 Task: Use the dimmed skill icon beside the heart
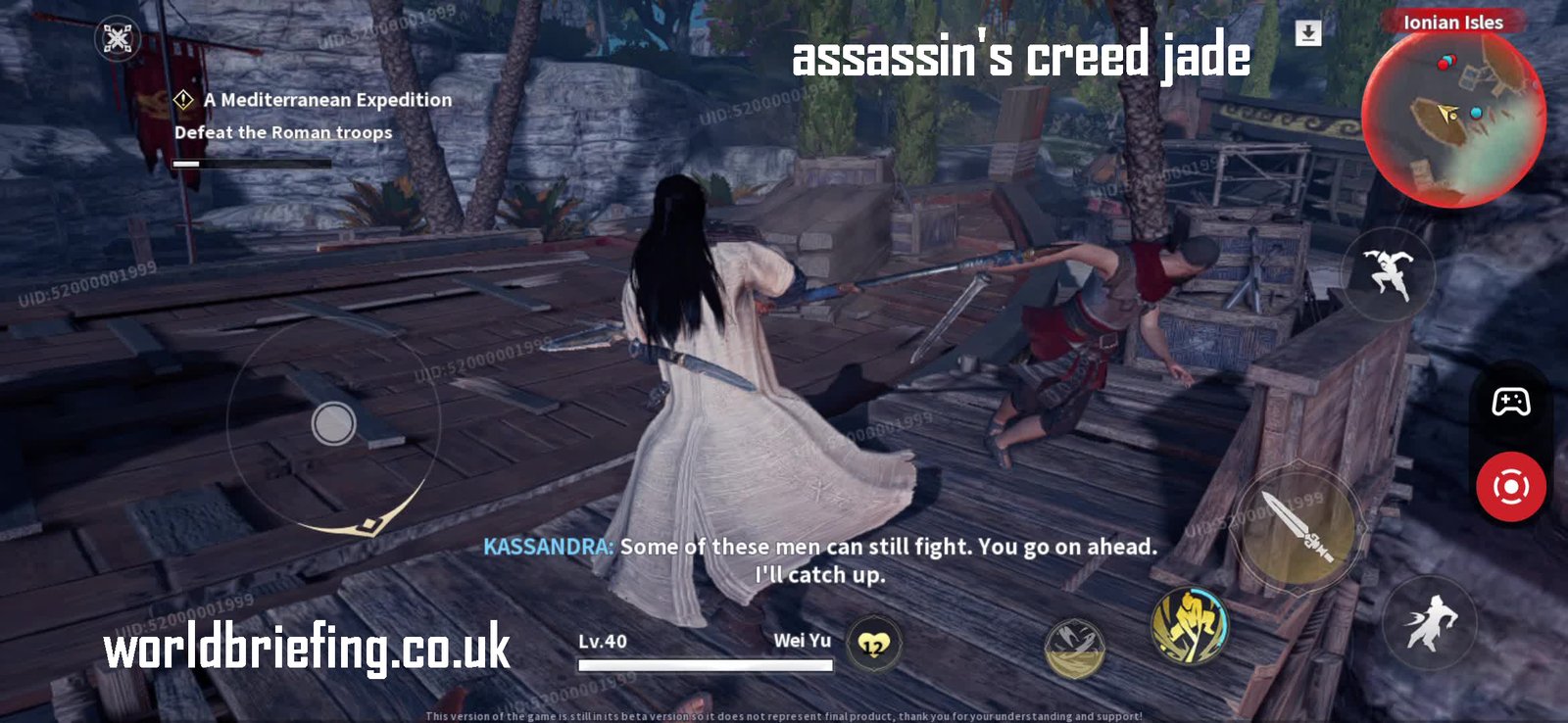[x=1075, y=648]
